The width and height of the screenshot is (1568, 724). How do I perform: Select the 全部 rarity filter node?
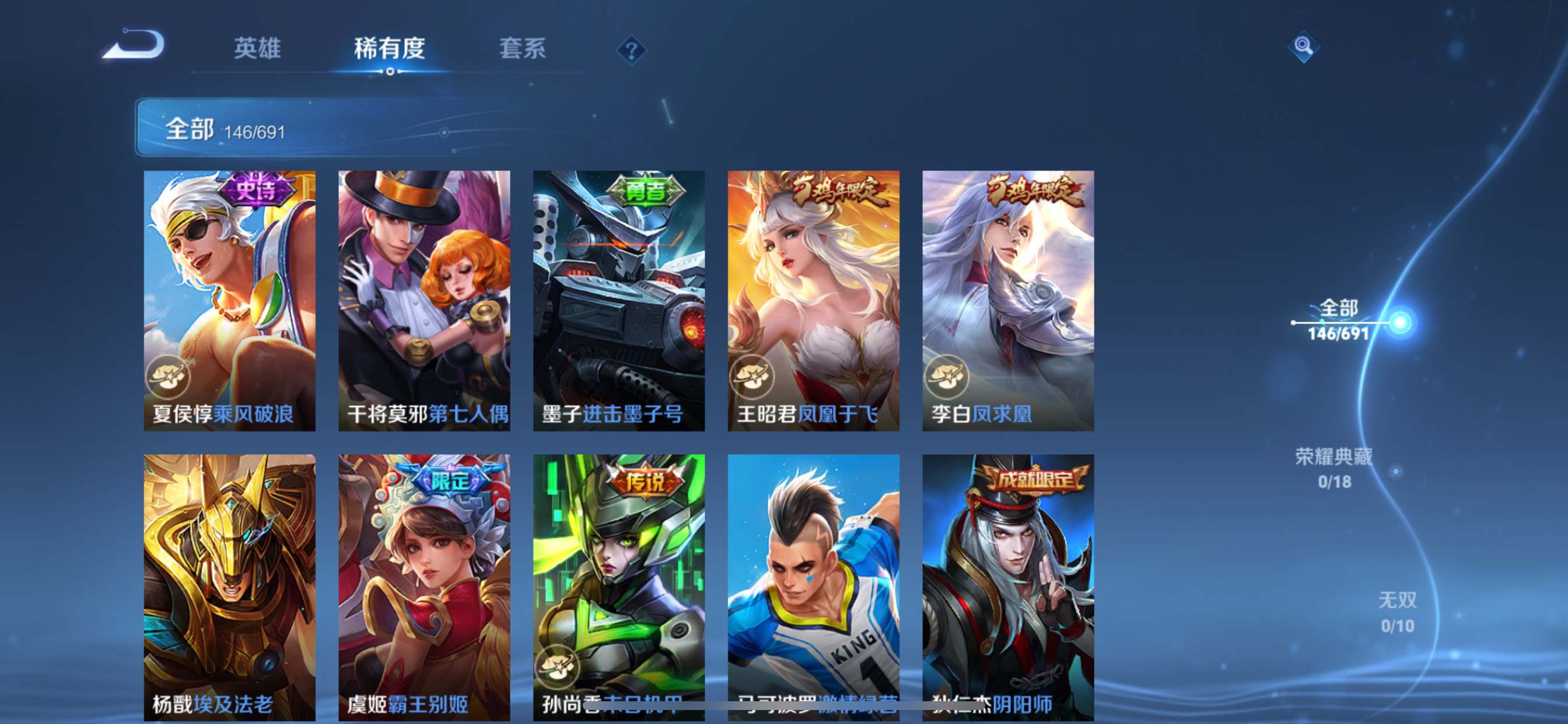point(1339,319)
